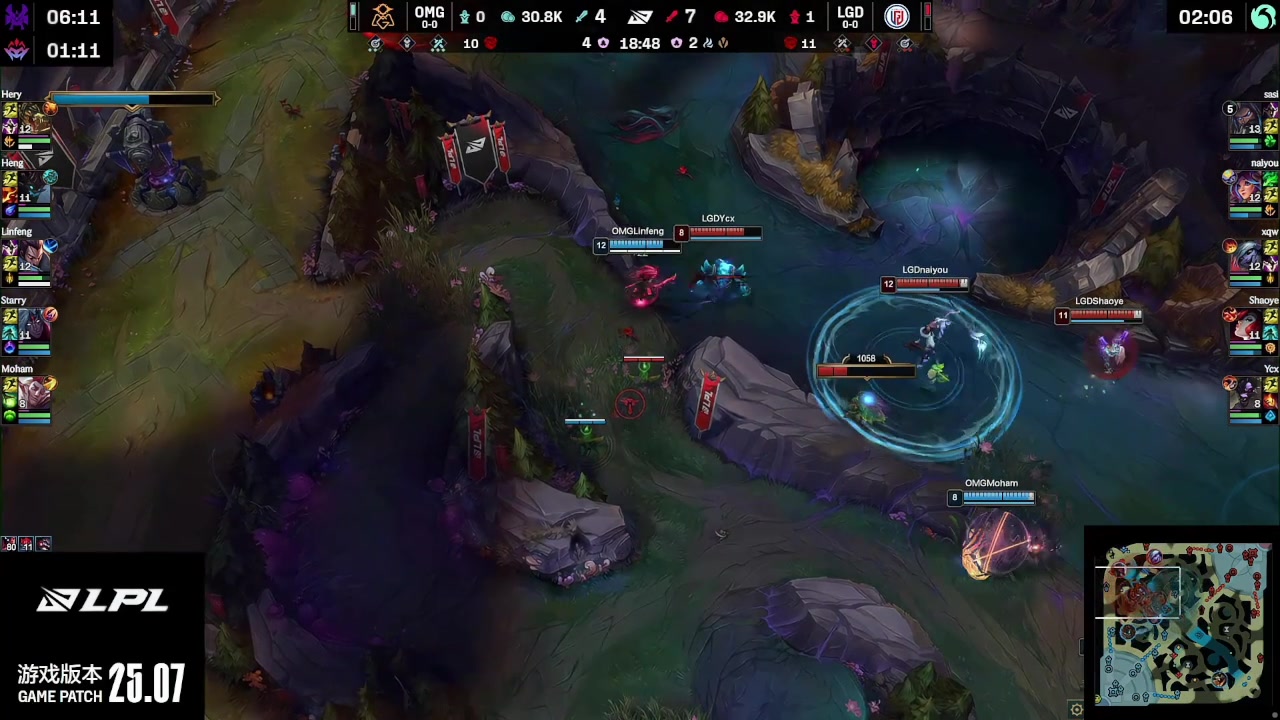
Task: Open the gear settings beside the minimap
Action: click(x=1076, y=710)
